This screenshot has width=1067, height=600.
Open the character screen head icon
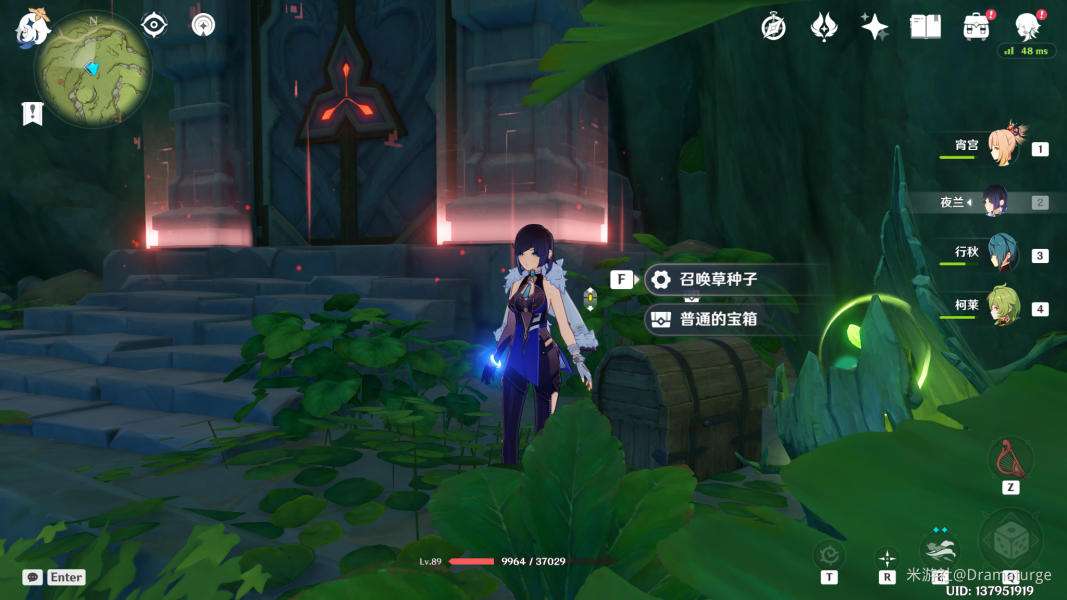pyautogui.click(x=1026, y=27)
